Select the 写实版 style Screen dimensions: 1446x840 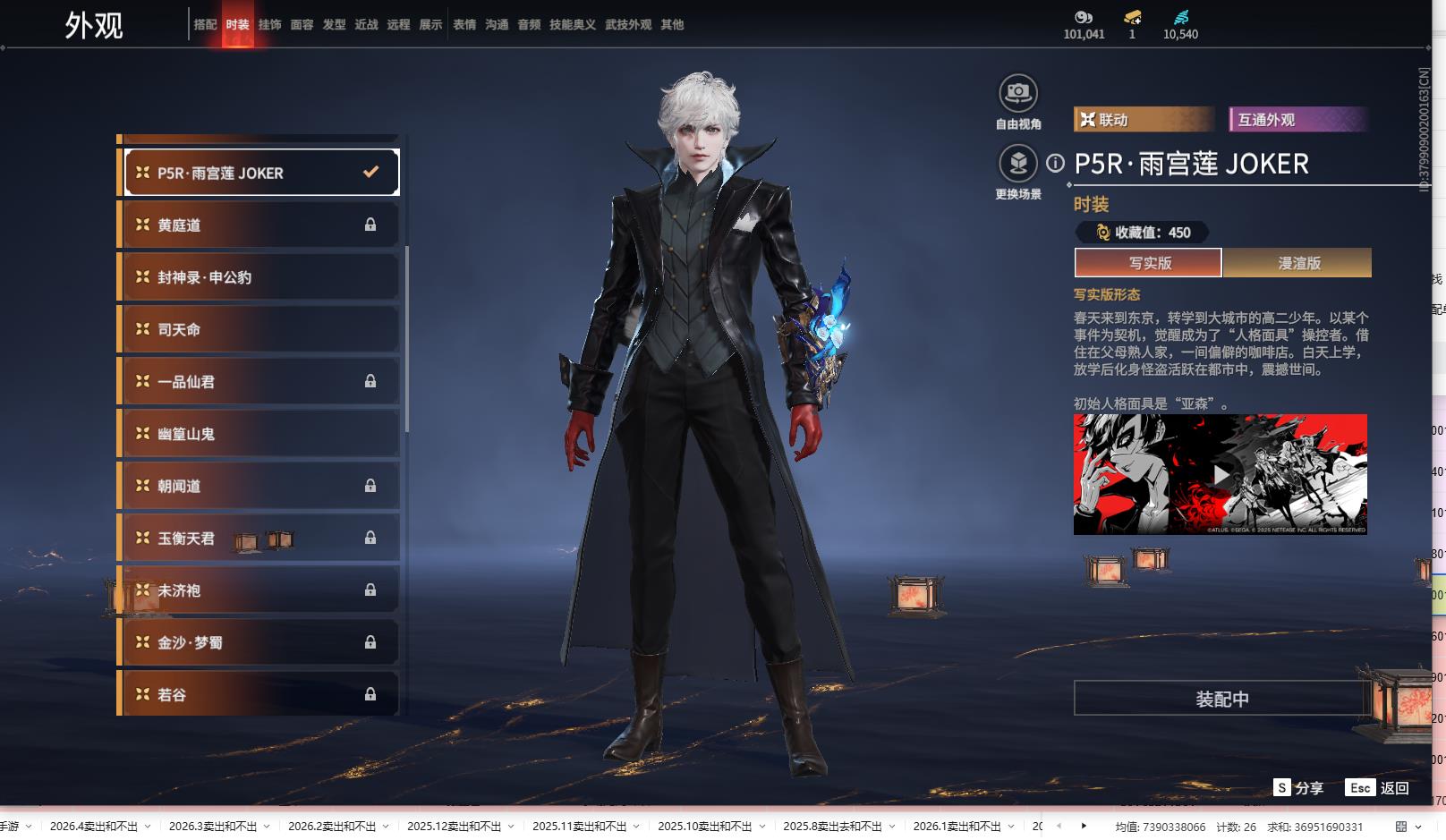pyautogui.click(x=1148, y=263)
